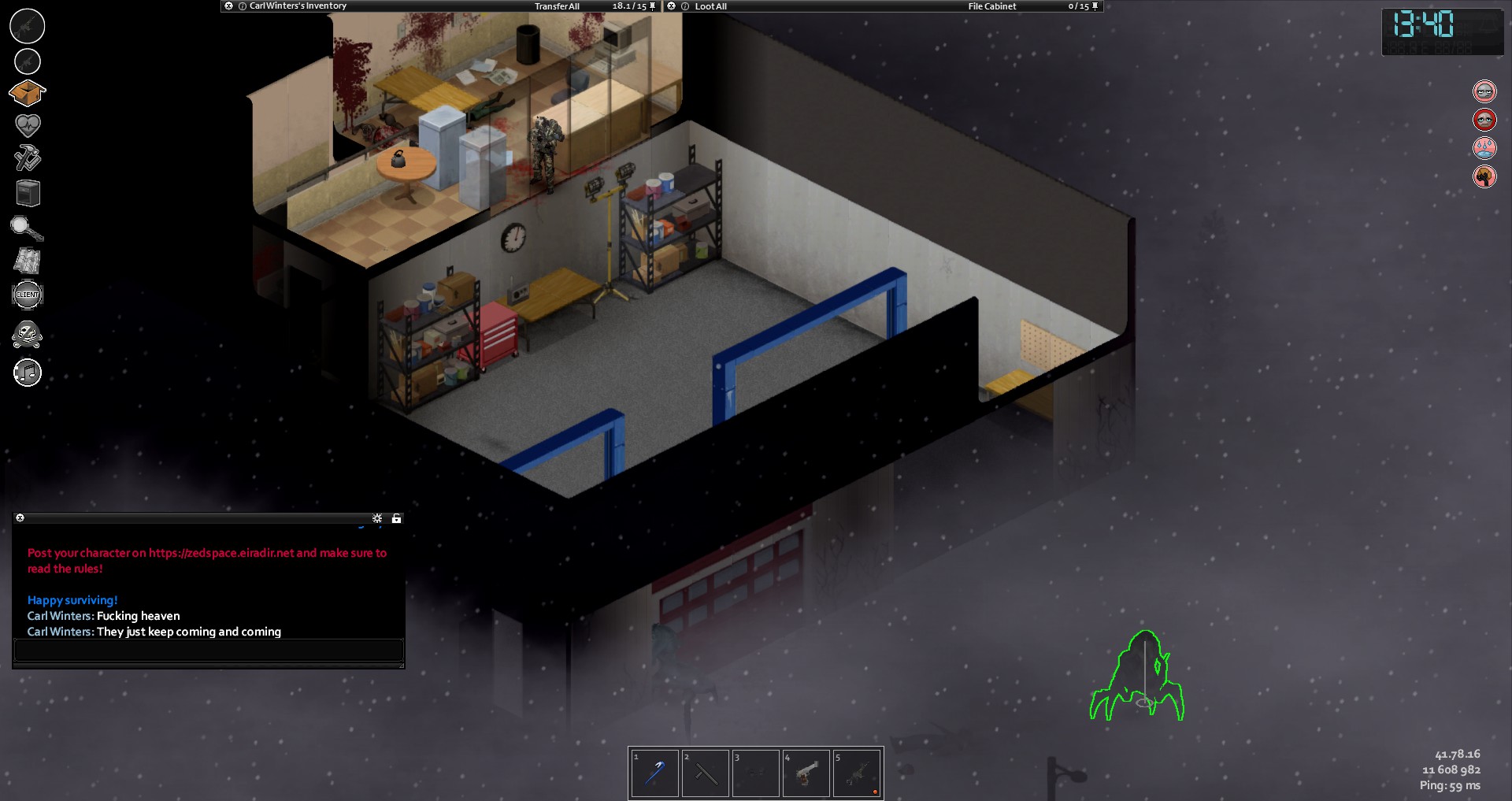
Task: Open the health heart panel
Action: click(28, 124)
